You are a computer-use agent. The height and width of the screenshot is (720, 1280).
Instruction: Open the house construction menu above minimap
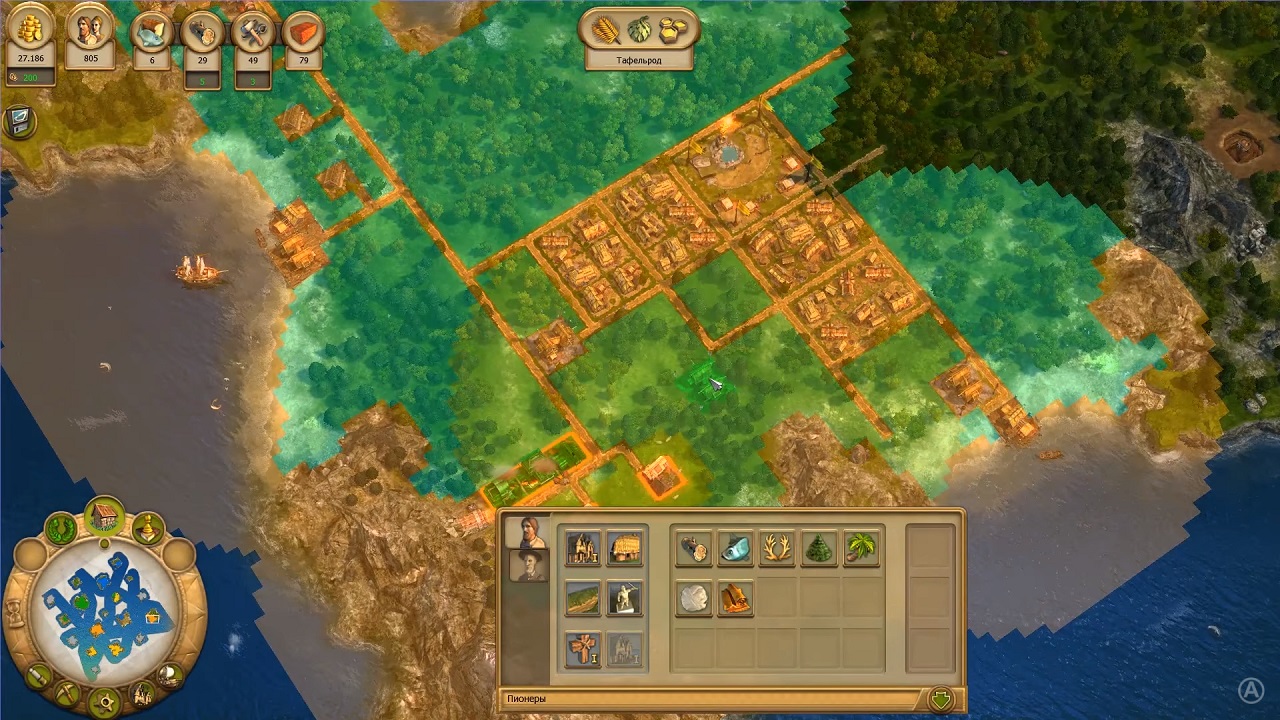click(104, 517)
